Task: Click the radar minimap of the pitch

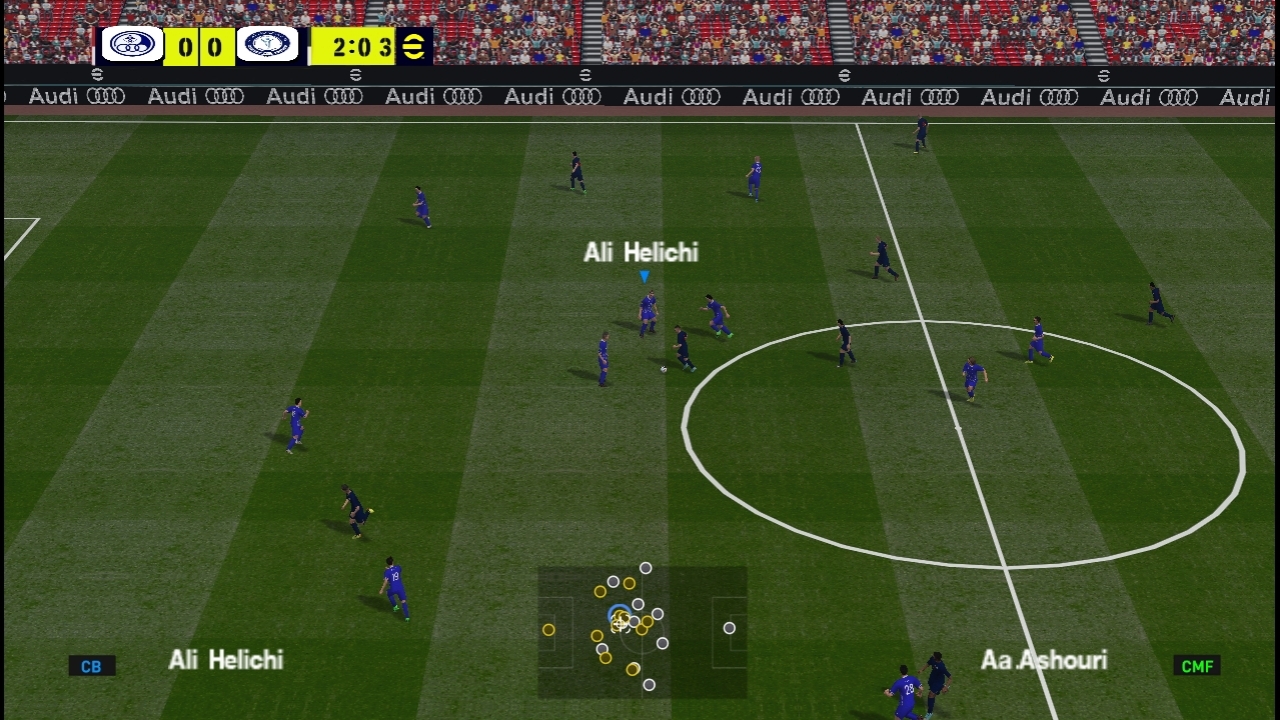Action: click(642, 632)
